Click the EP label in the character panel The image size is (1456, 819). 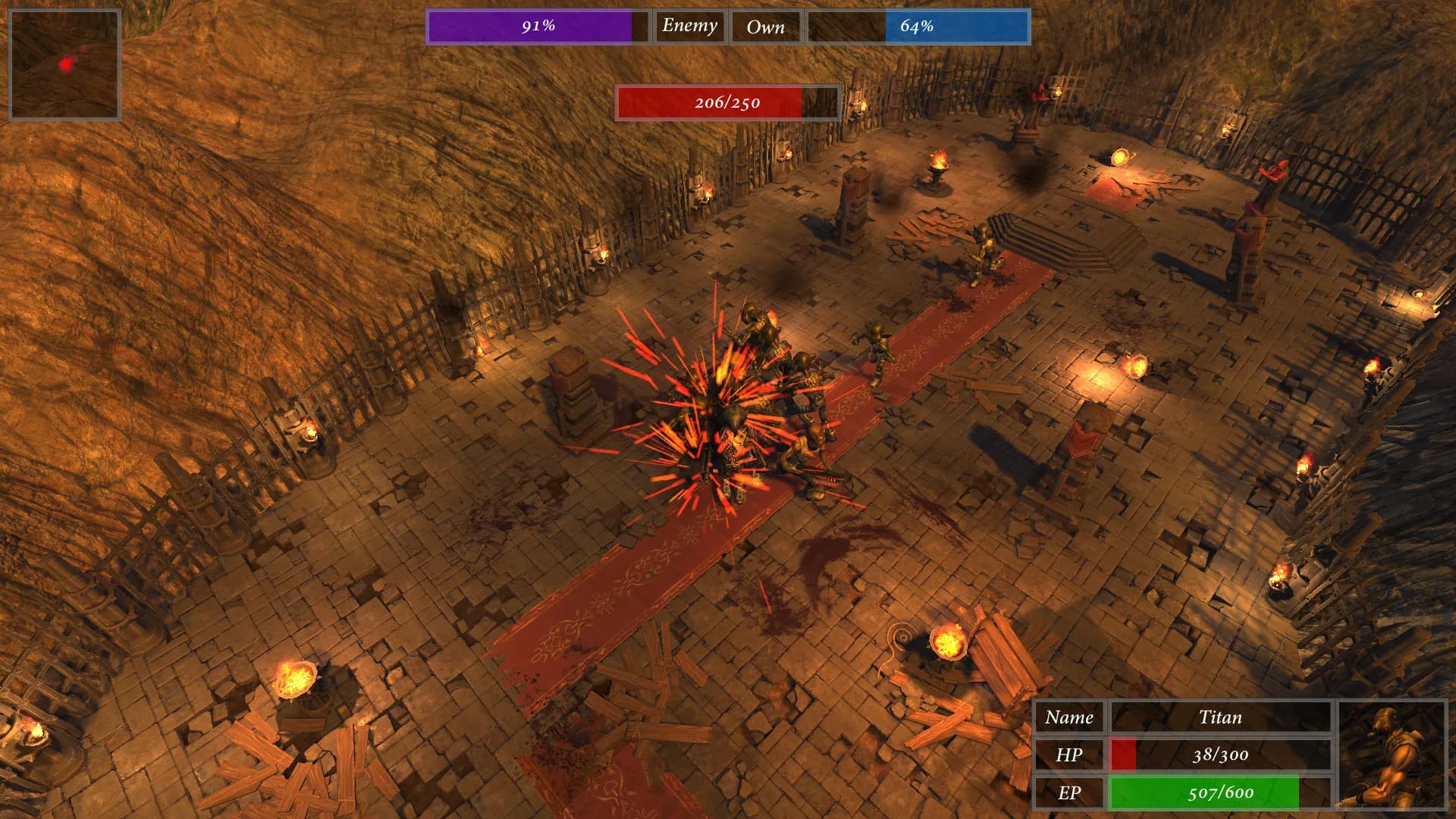pyautogui.click(x=1071, y=791)
